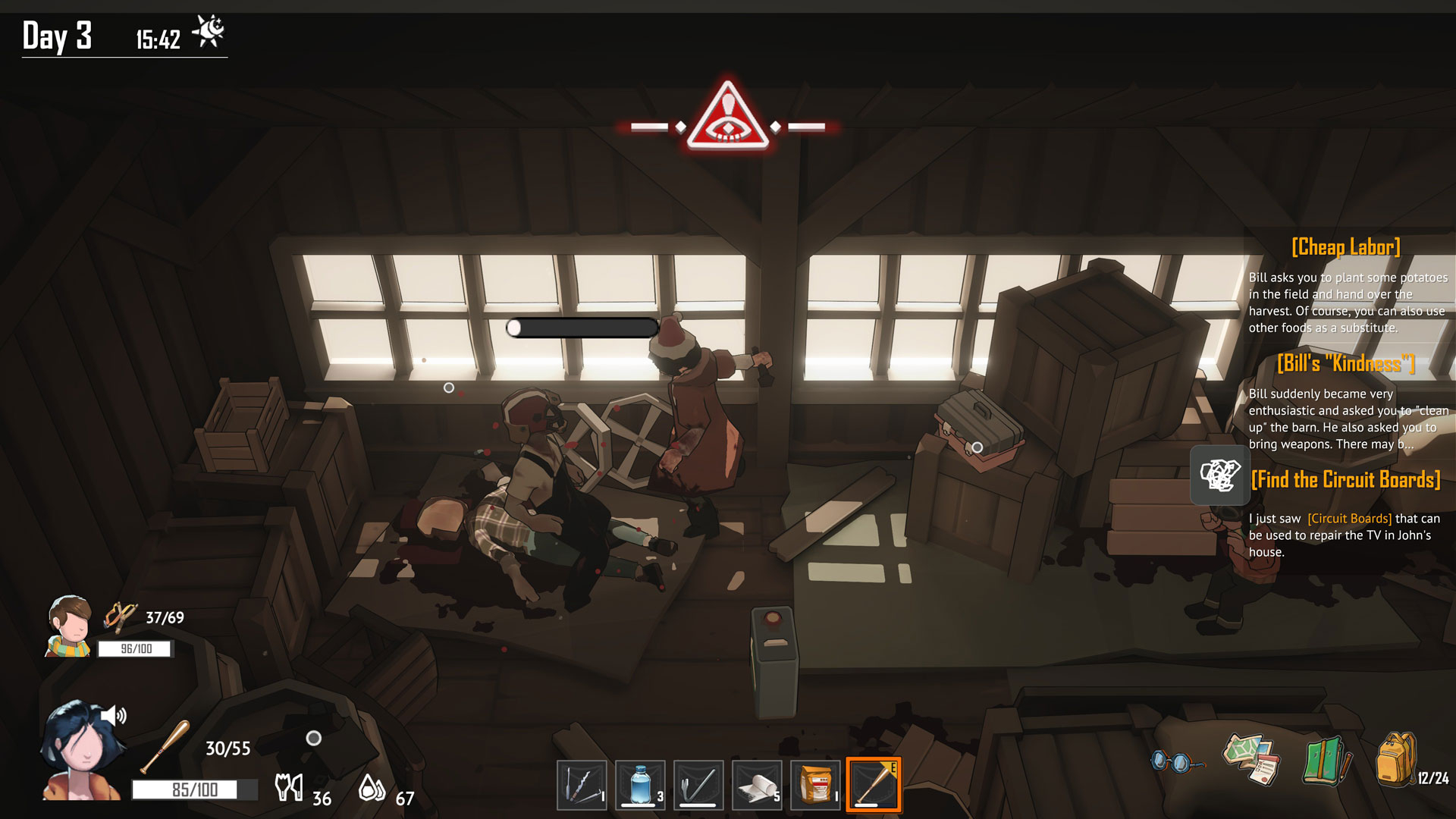
Task: Open the Cheap Labor quest entry
Action: click(x=1345, y=247)
